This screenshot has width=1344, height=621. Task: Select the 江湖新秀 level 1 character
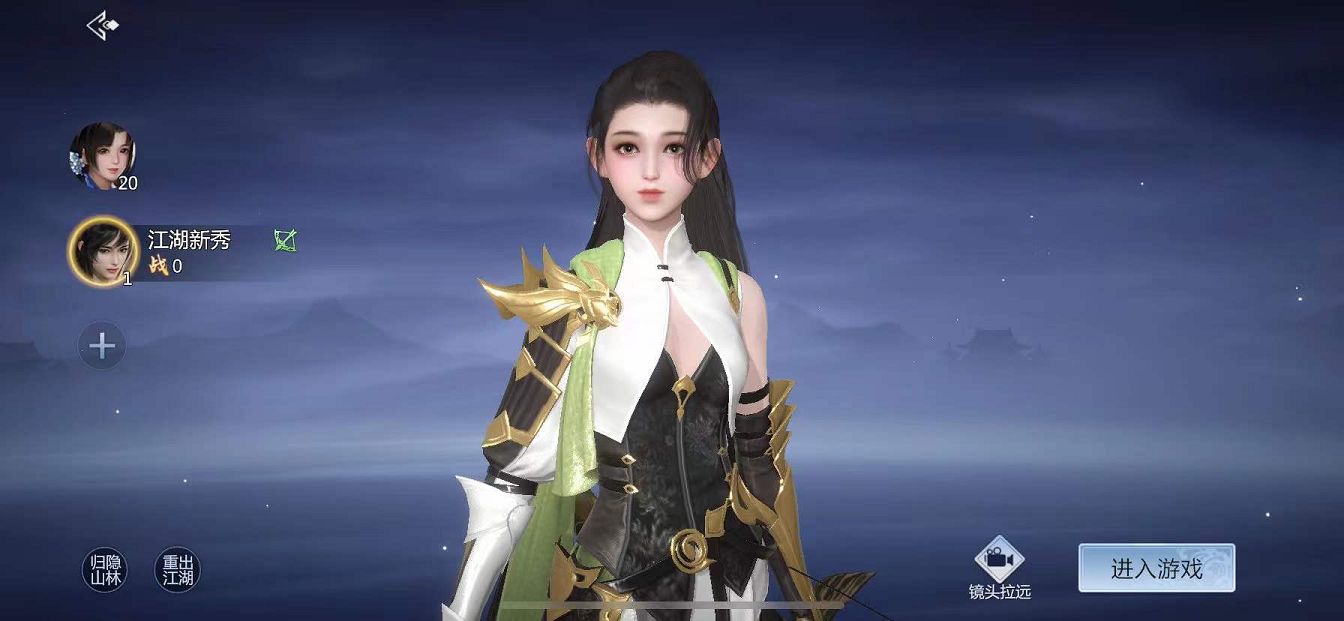coord(103,251)
